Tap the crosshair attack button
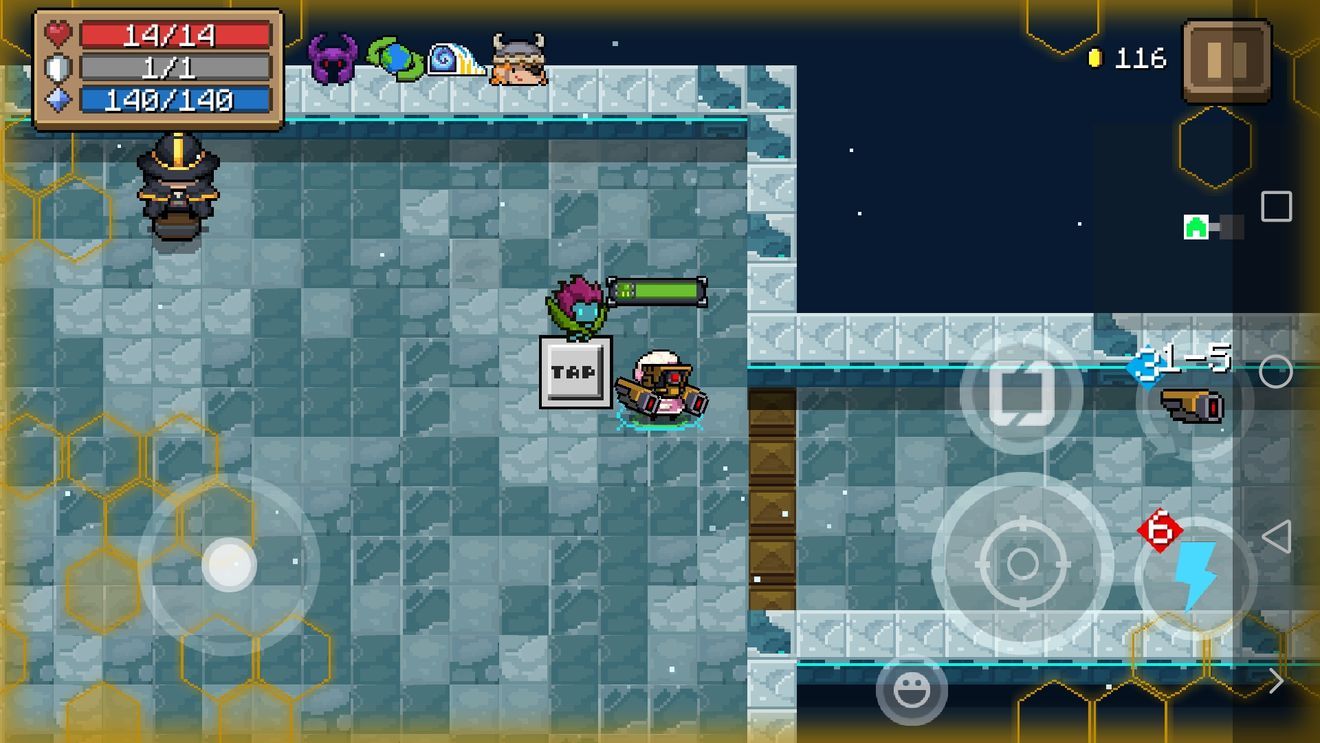 [x=1022, y=563]
